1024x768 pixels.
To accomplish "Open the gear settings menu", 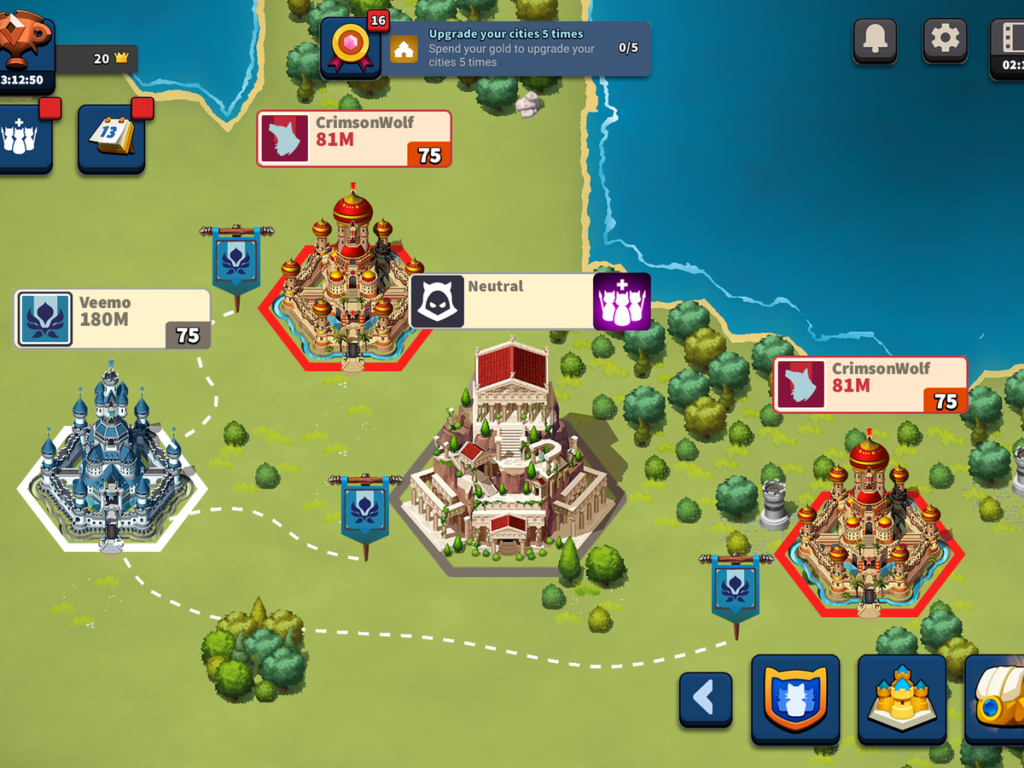I will coord(944,40).
